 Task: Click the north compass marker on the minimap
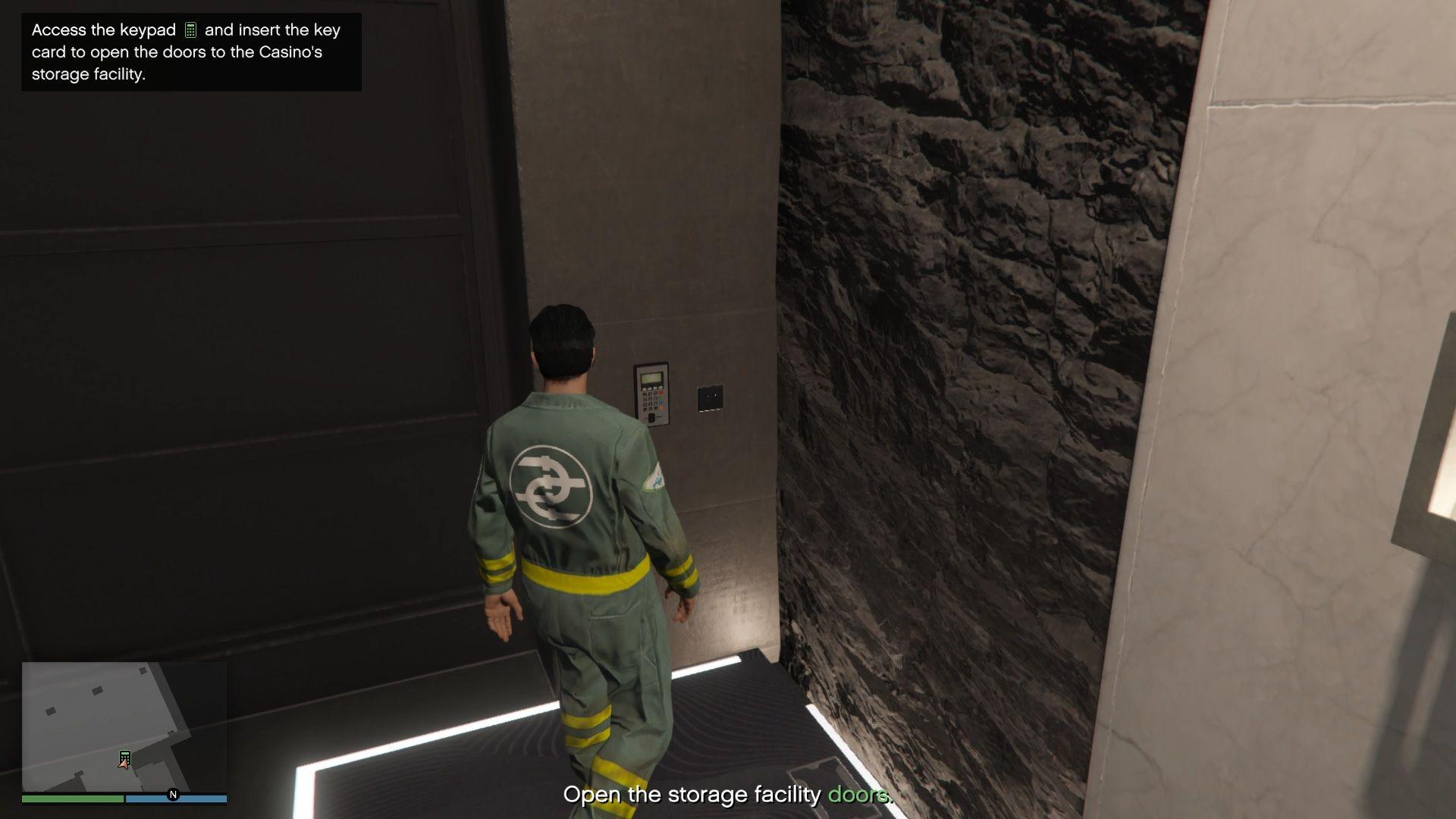[x=173, y=795]
